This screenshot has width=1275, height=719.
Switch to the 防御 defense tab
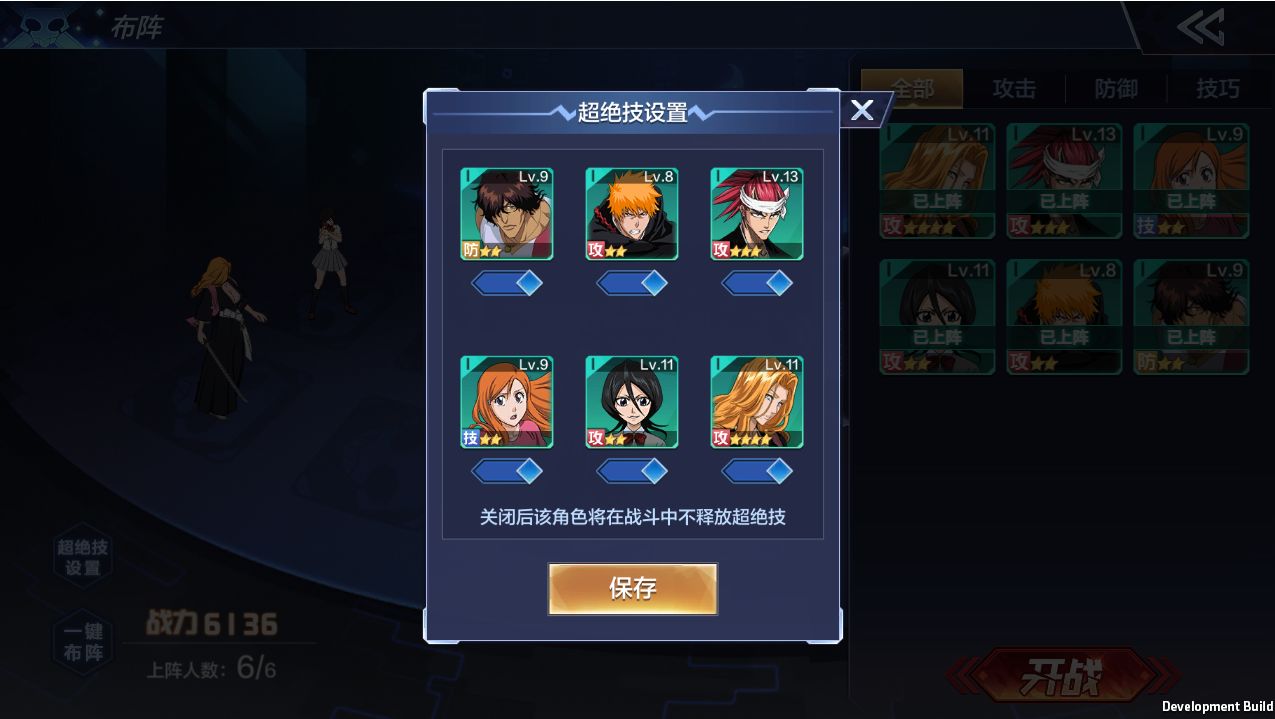1116,89
